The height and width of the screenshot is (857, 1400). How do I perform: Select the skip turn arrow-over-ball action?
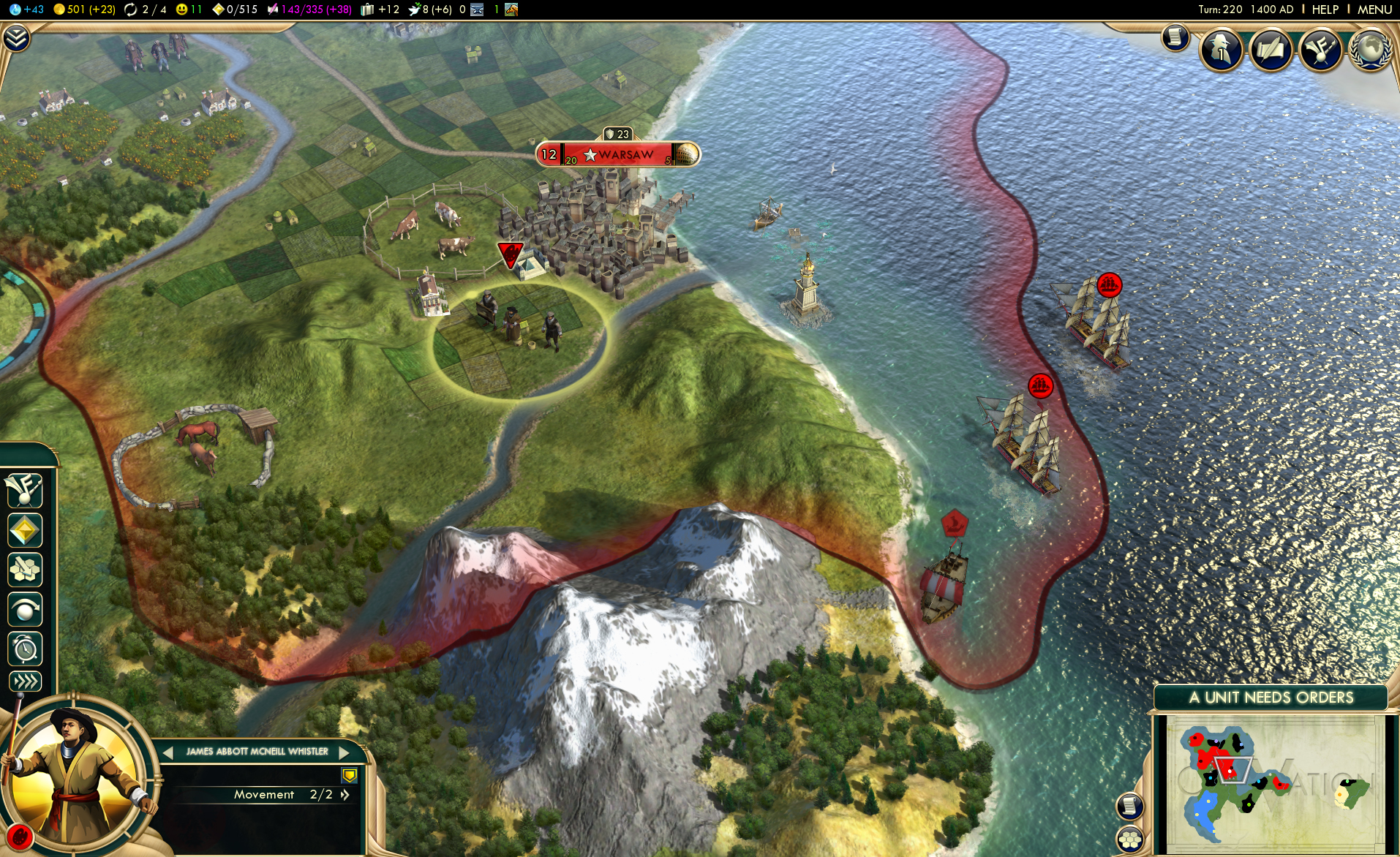pyautogui.click(x=25, y=609)
